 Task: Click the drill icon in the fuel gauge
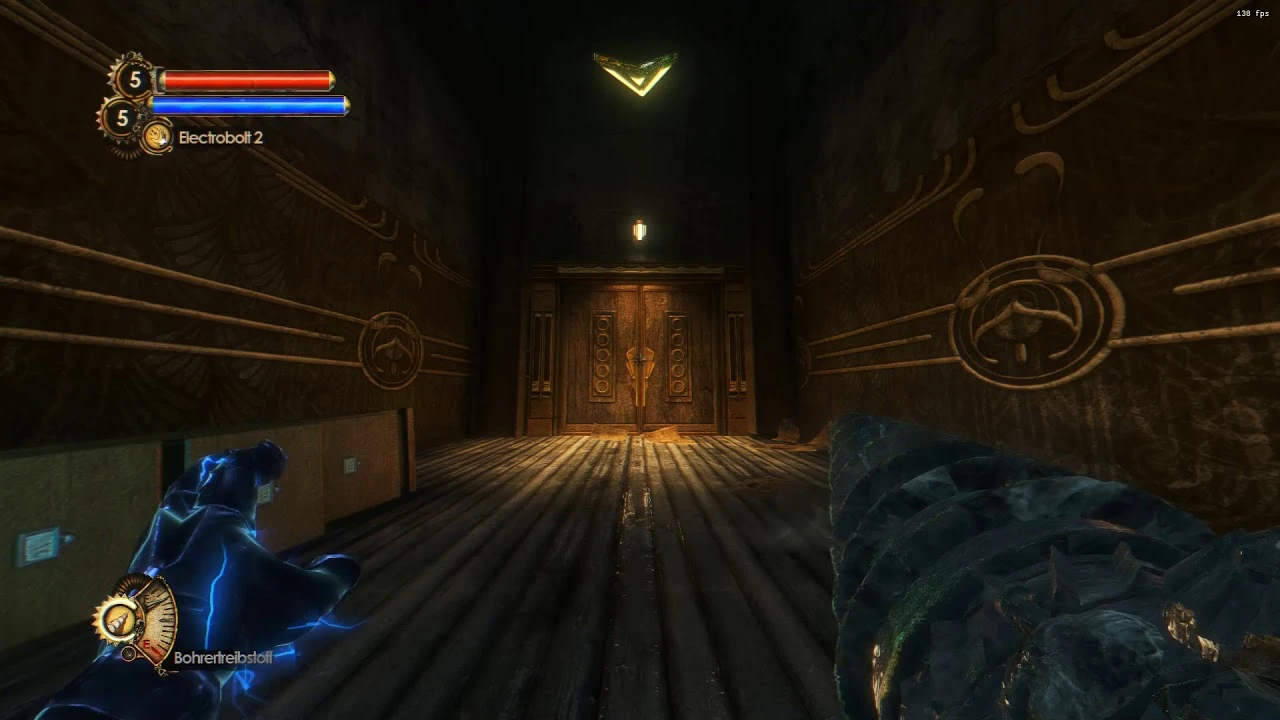118,620
